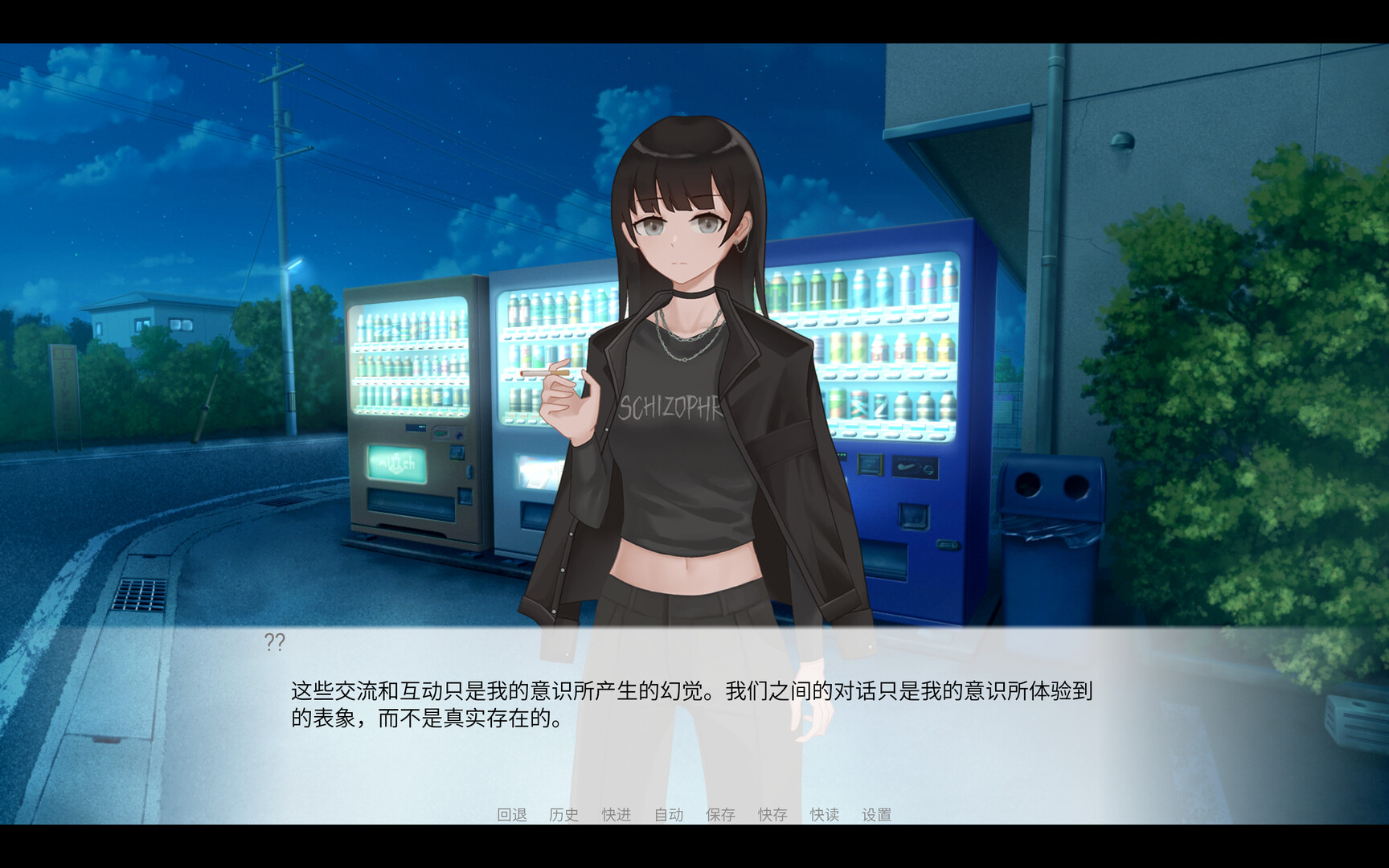Open the 历史 dialogue history log
The image size is (1389, 868).
[x=563, y=814]
